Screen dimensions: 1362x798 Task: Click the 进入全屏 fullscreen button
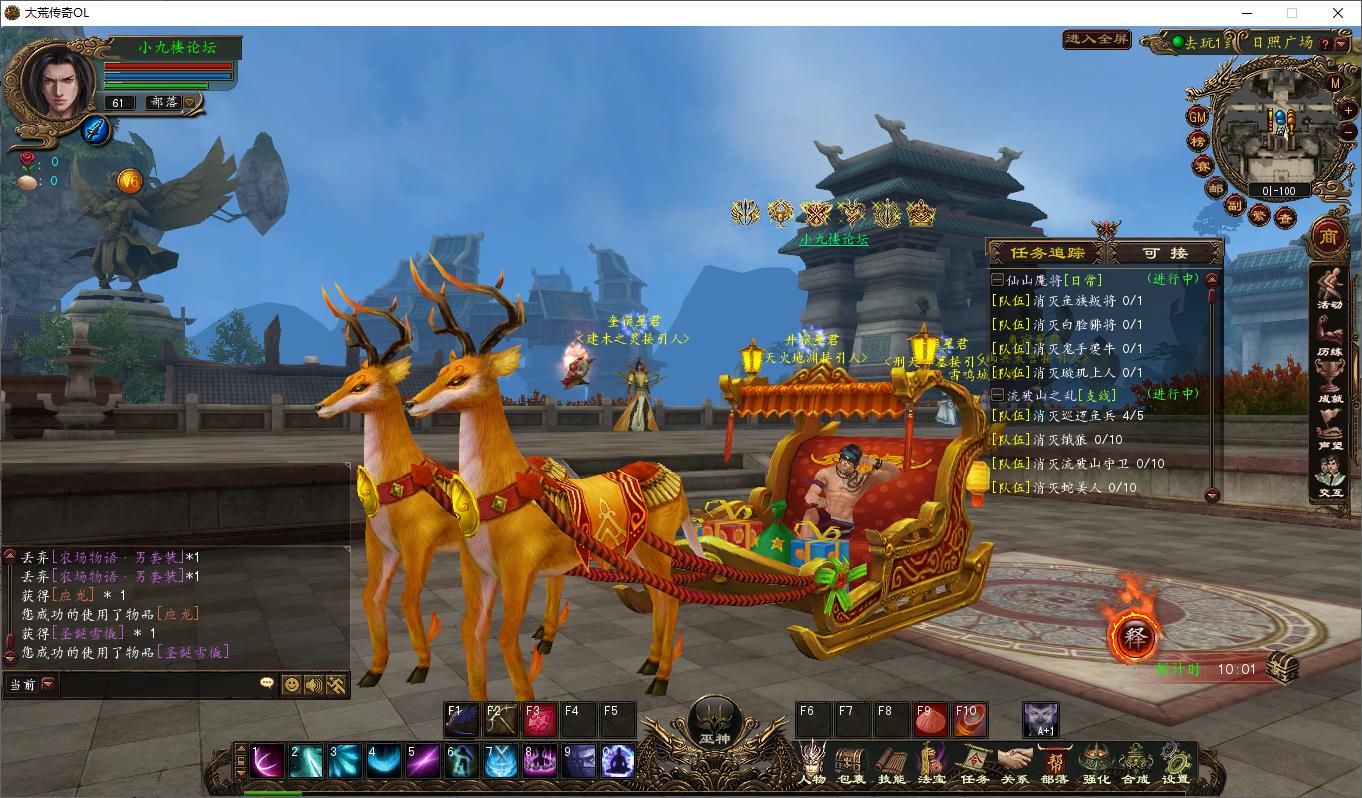coord(1097,40)
